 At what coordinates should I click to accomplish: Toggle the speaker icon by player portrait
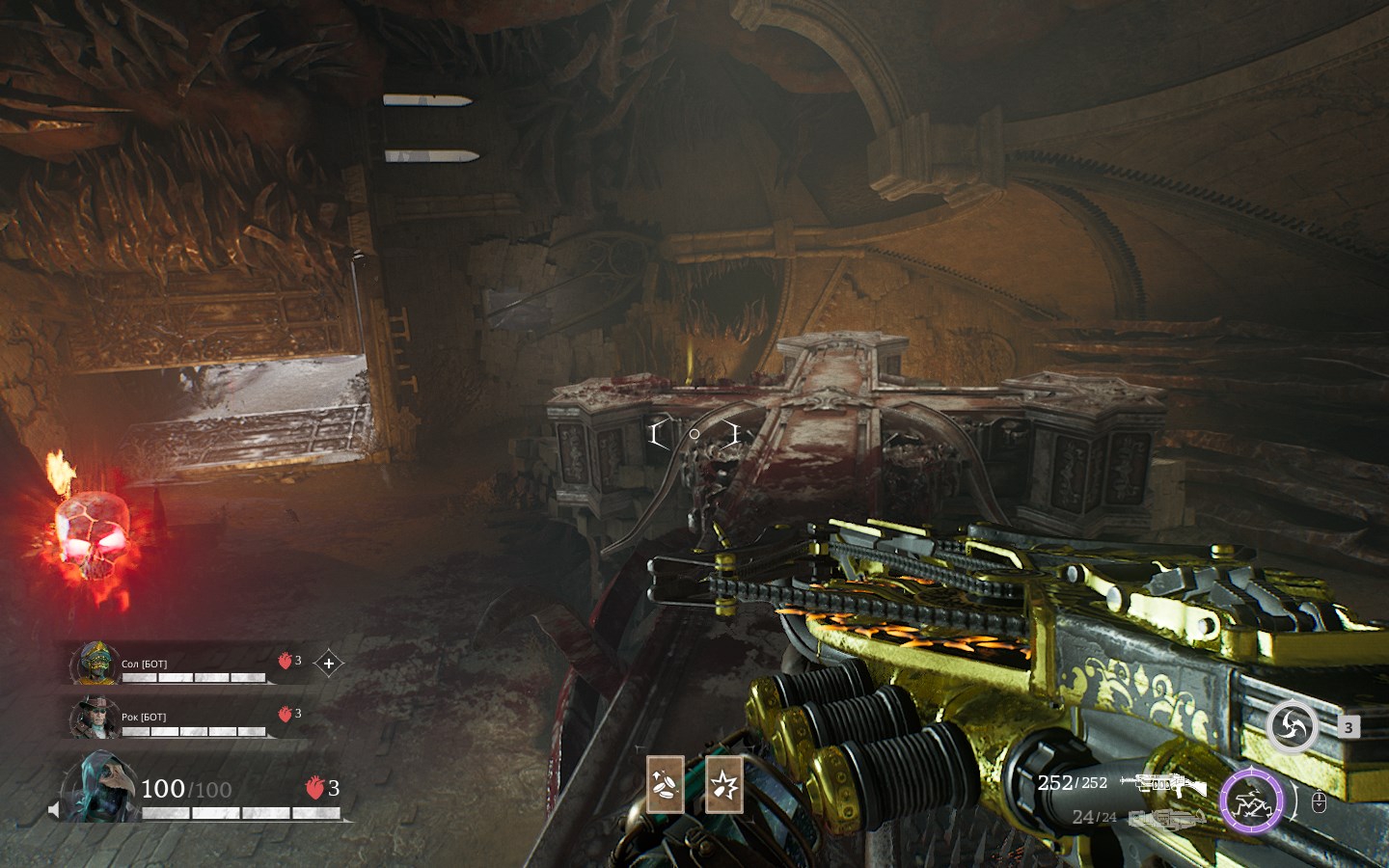[54, 809]
